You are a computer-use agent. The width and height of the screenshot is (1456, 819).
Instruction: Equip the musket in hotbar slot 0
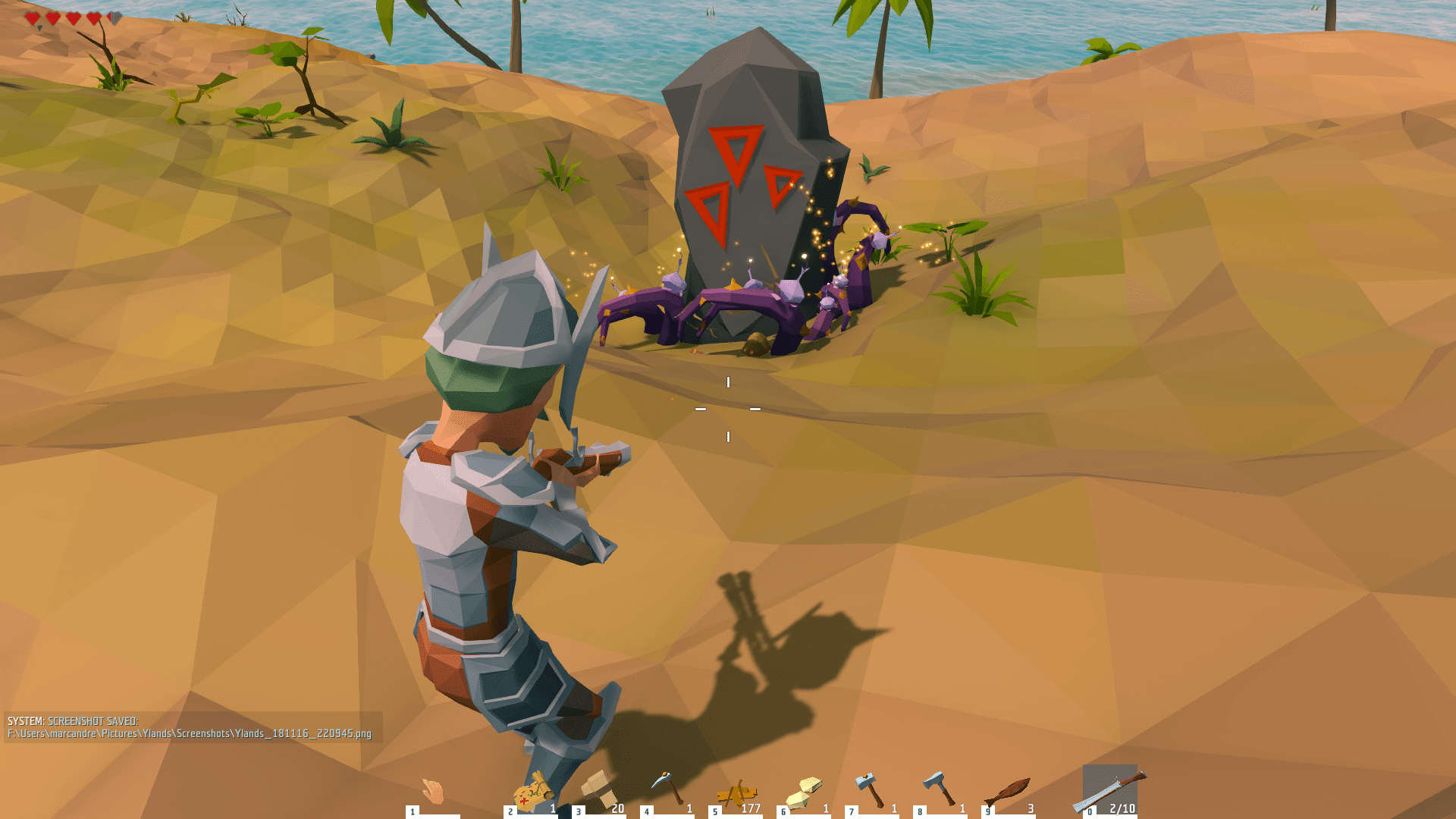(1112, 789)
